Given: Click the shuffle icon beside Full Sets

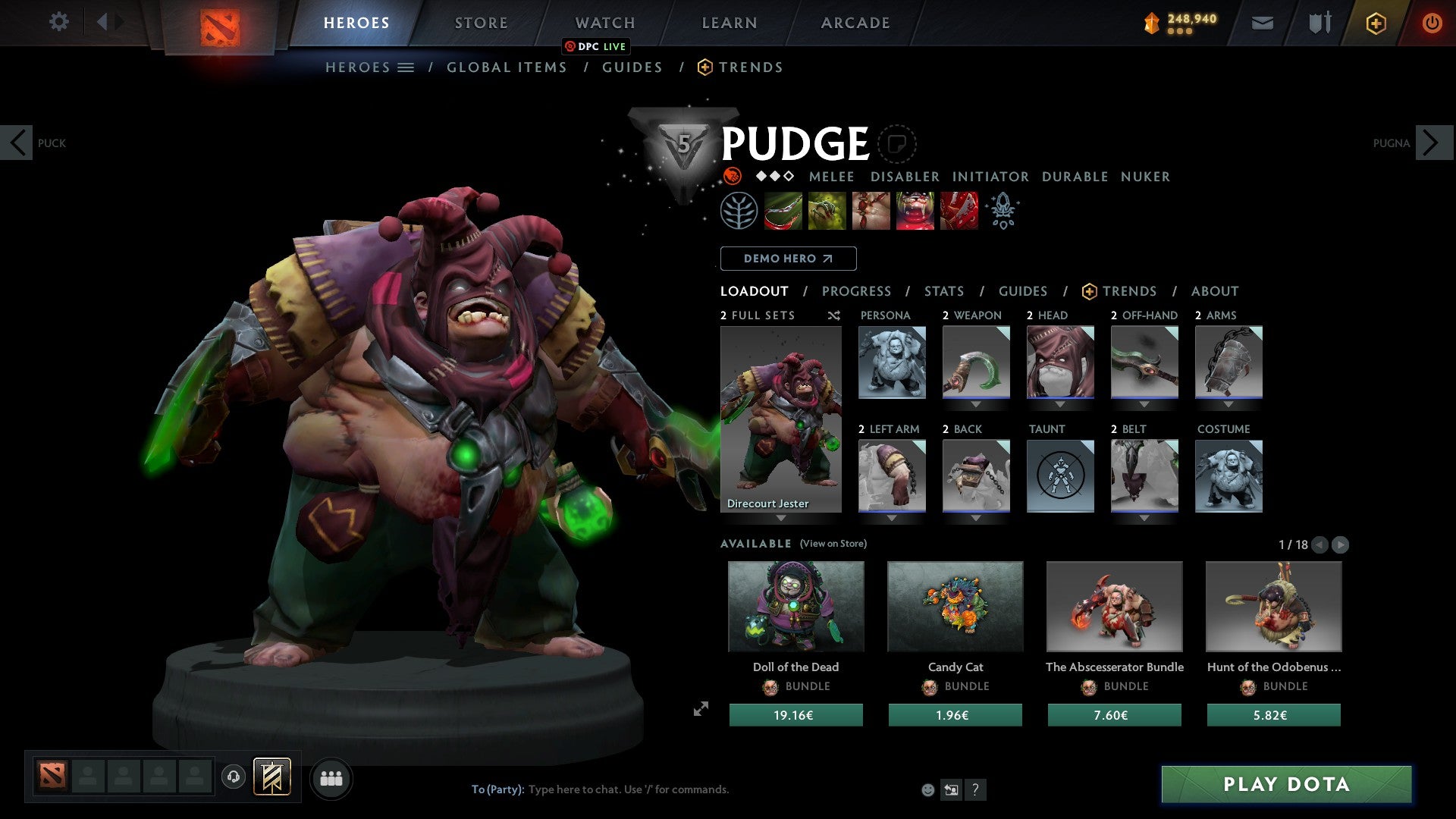Looking at the screenshot, I should coord(833,315).
